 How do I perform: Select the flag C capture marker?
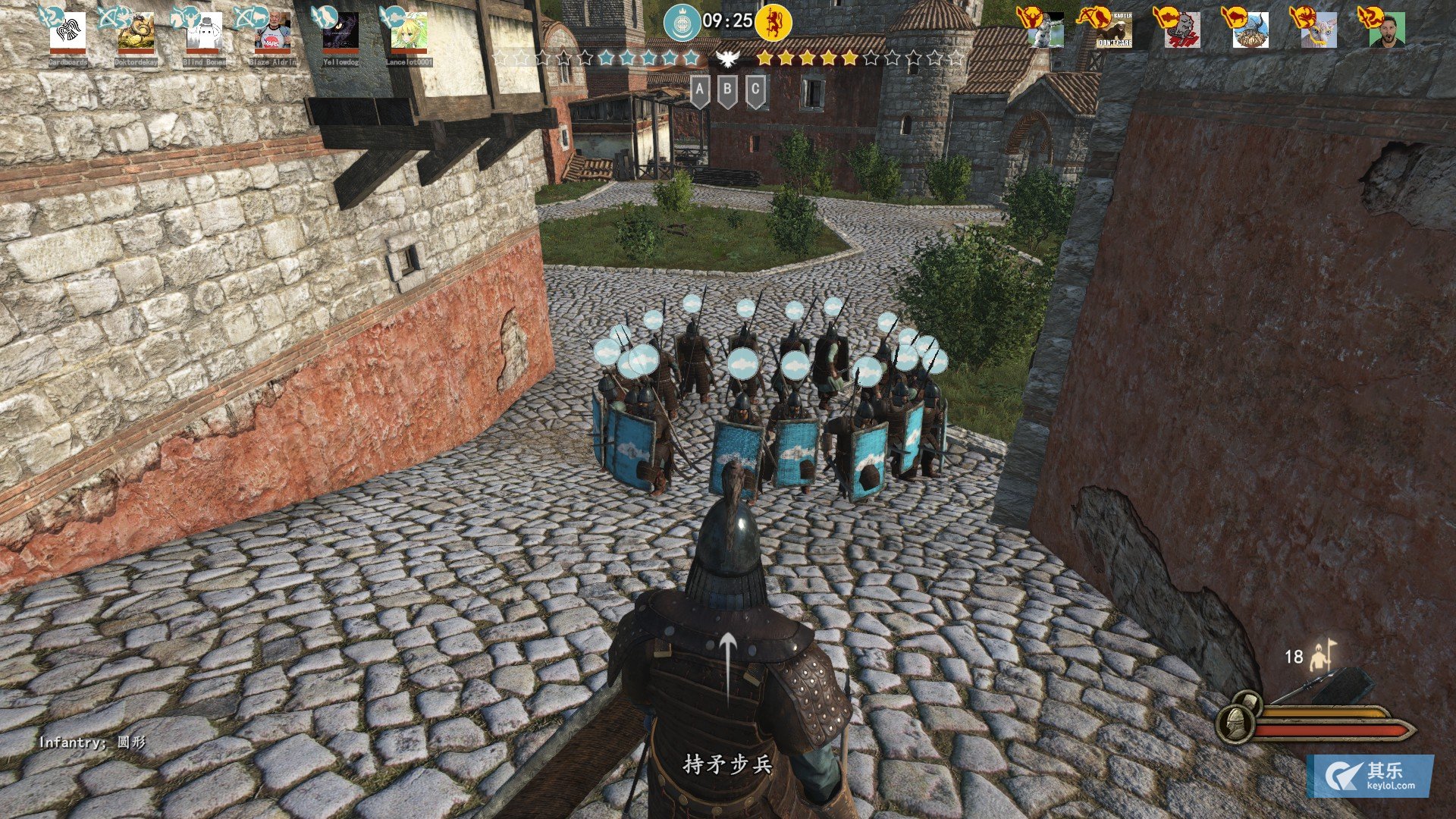(x=755, y=91)
